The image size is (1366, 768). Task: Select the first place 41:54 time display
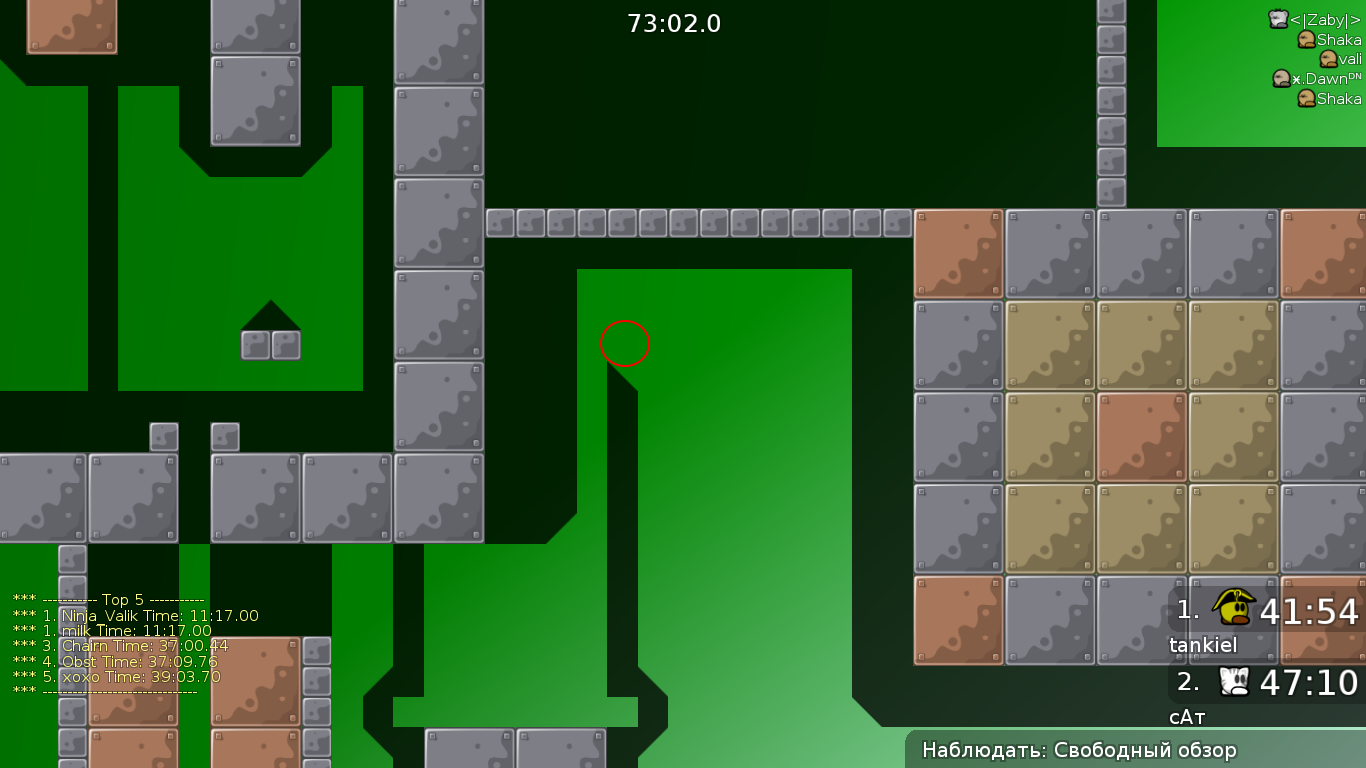[1310, 608]
